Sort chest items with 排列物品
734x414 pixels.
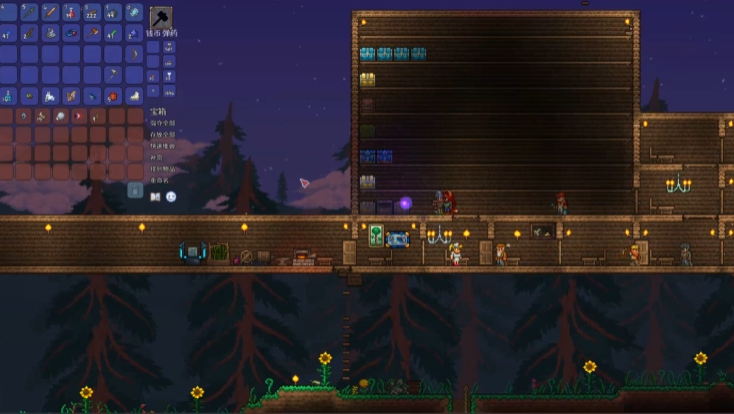tap(162, 170)
